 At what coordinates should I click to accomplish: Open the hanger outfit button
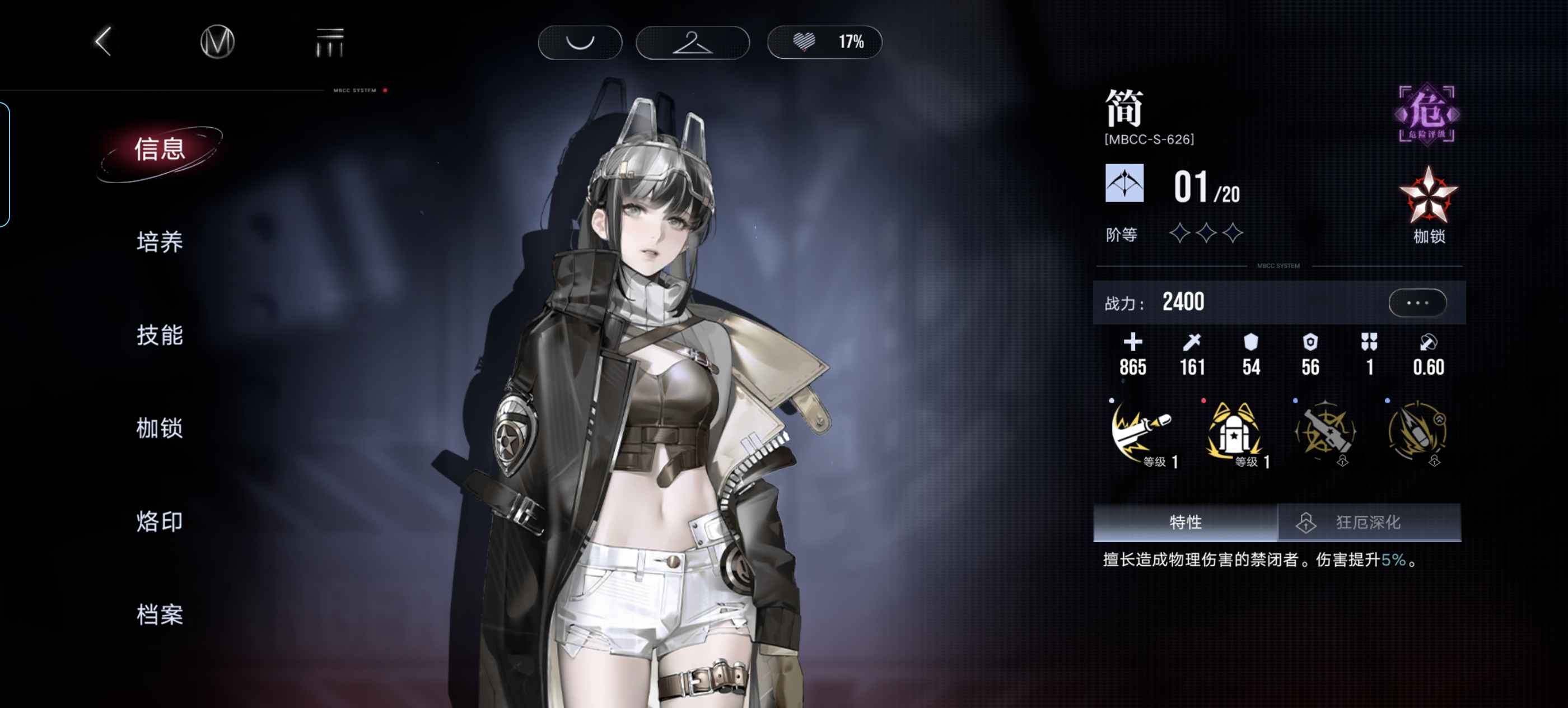pos(692,42)
